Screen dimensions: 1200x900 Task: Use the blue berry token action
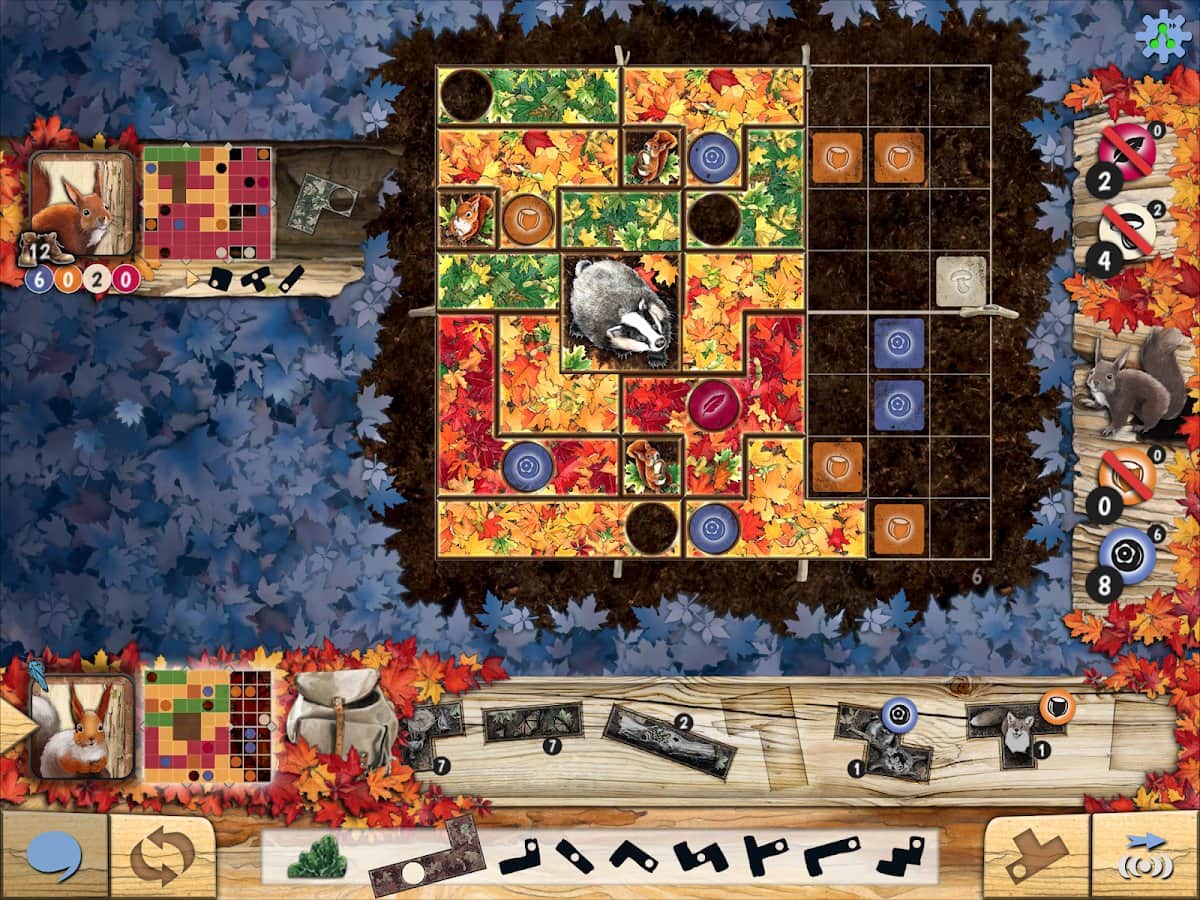pos(1128,552)
